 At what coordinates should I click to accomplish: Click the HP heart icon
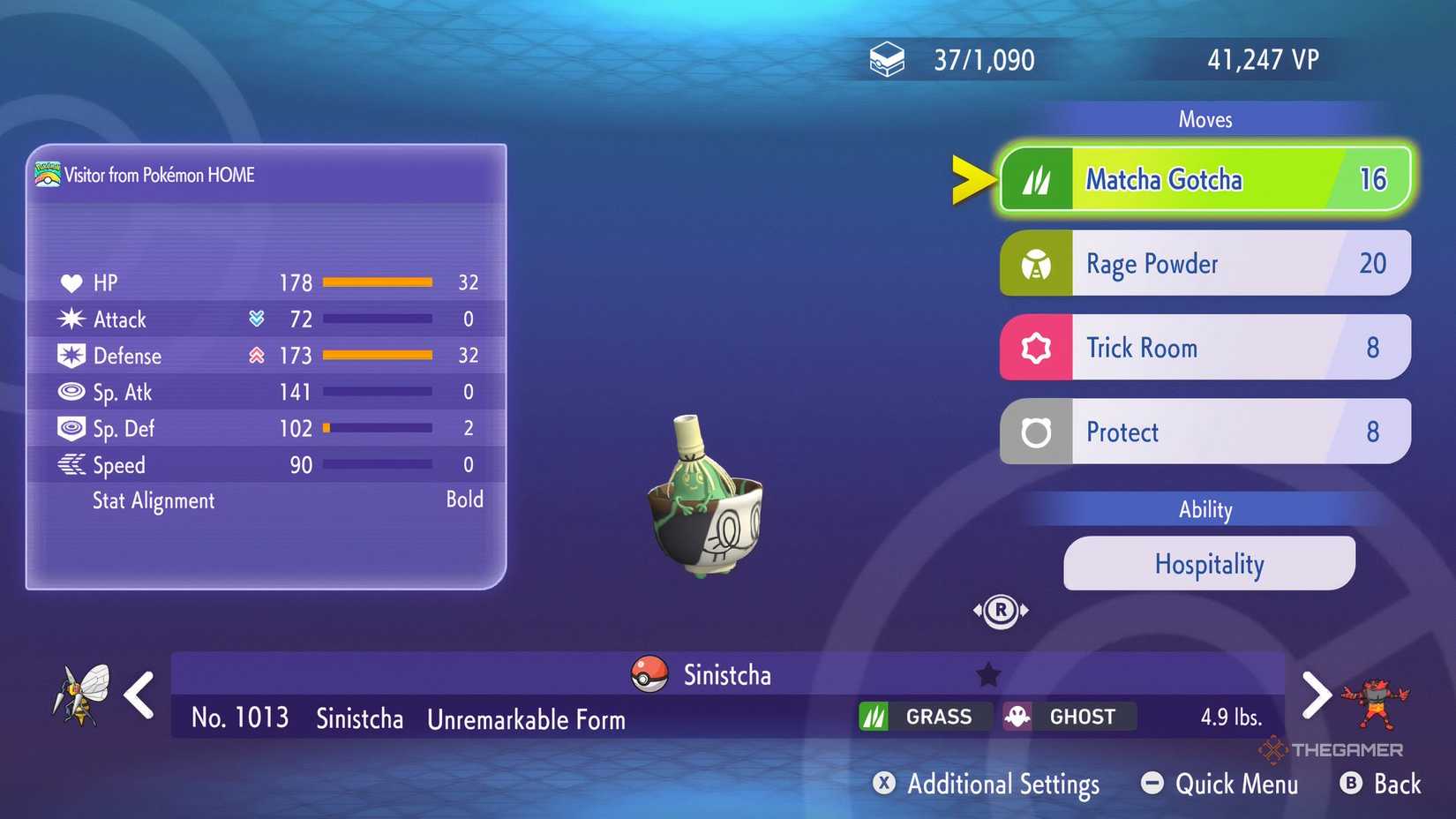click(74, 282)
